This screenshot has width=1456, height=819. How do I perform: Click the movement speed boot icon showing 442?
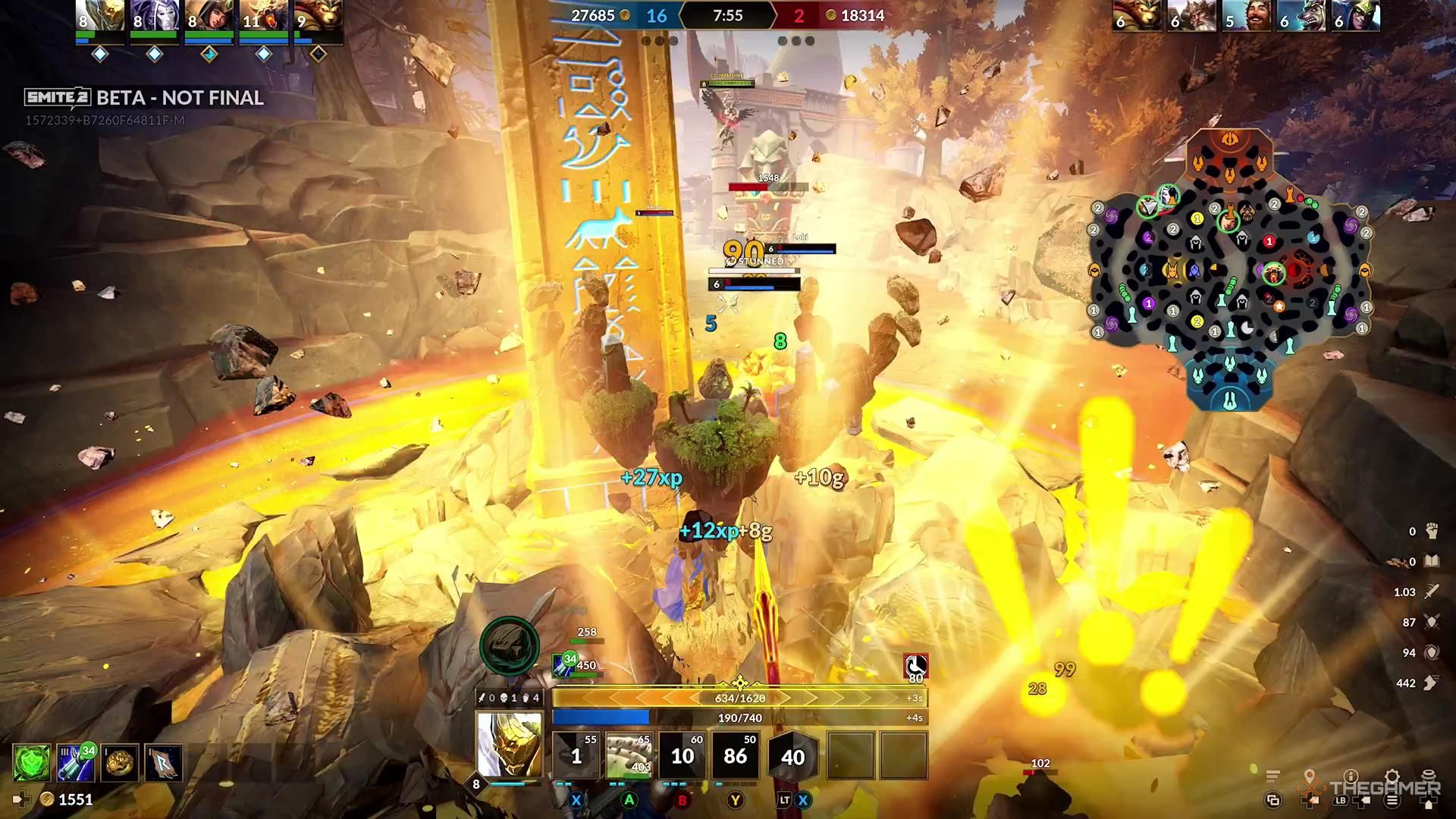(1432, 682)
